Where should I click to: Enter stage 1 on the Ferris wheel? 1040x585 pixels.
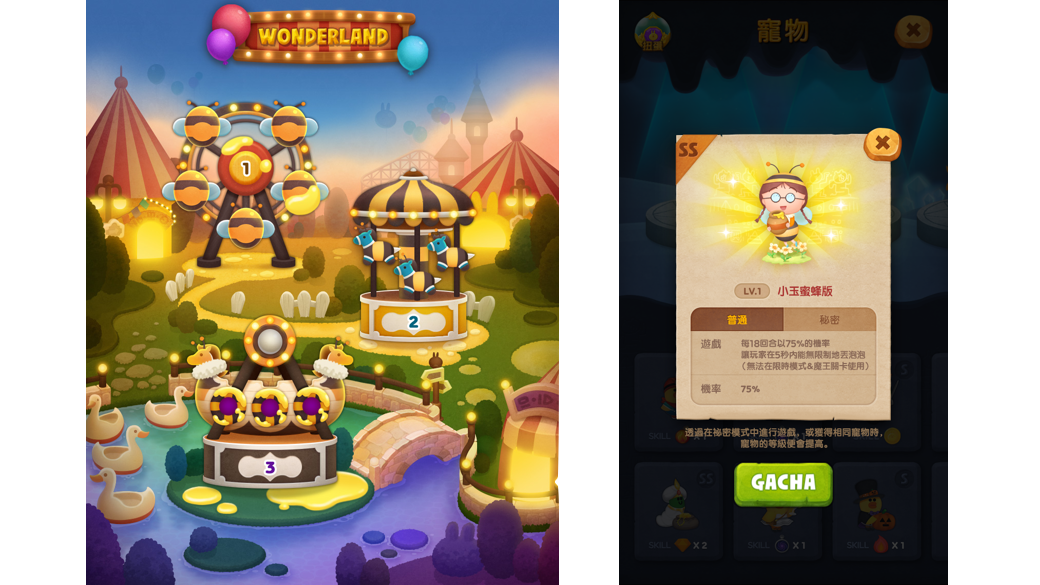(x=245, y=169)
